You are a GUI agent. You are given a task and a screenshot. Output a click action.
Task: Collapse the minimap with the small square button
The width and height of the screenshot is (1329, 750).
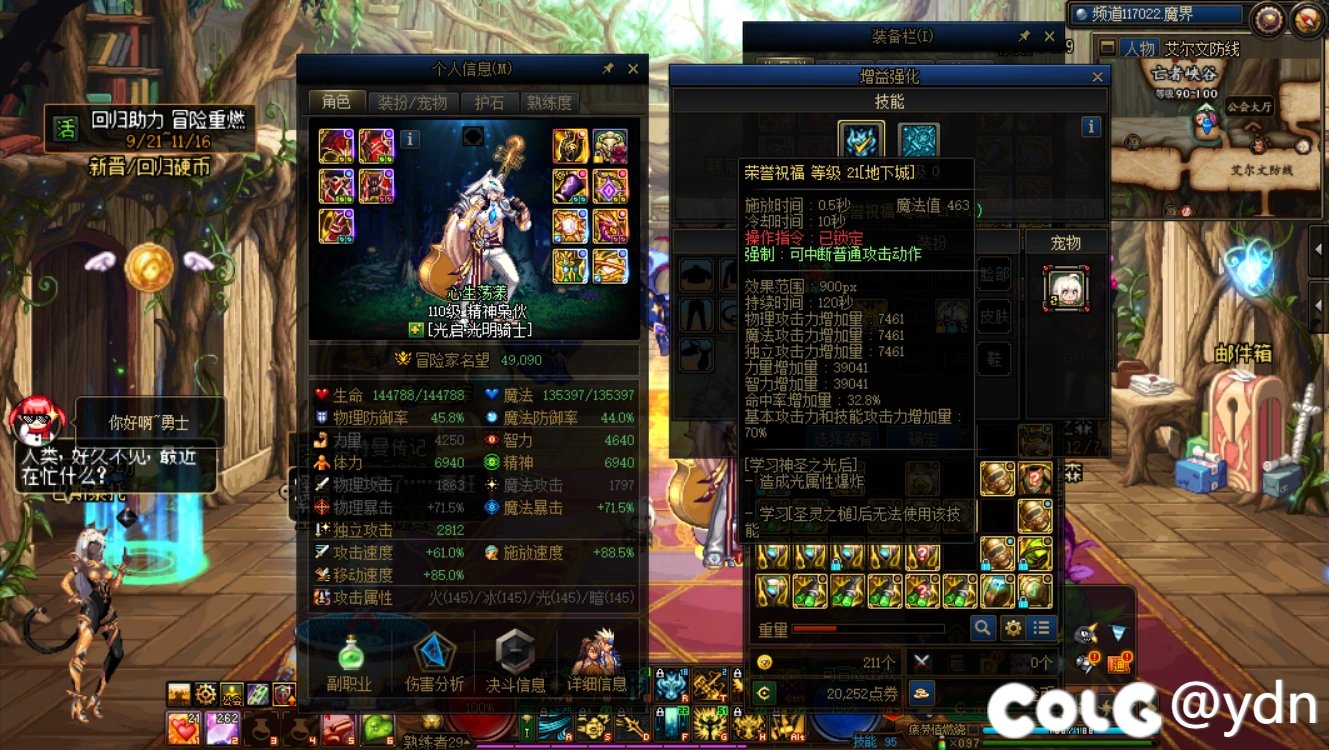tap(1107, 47)
